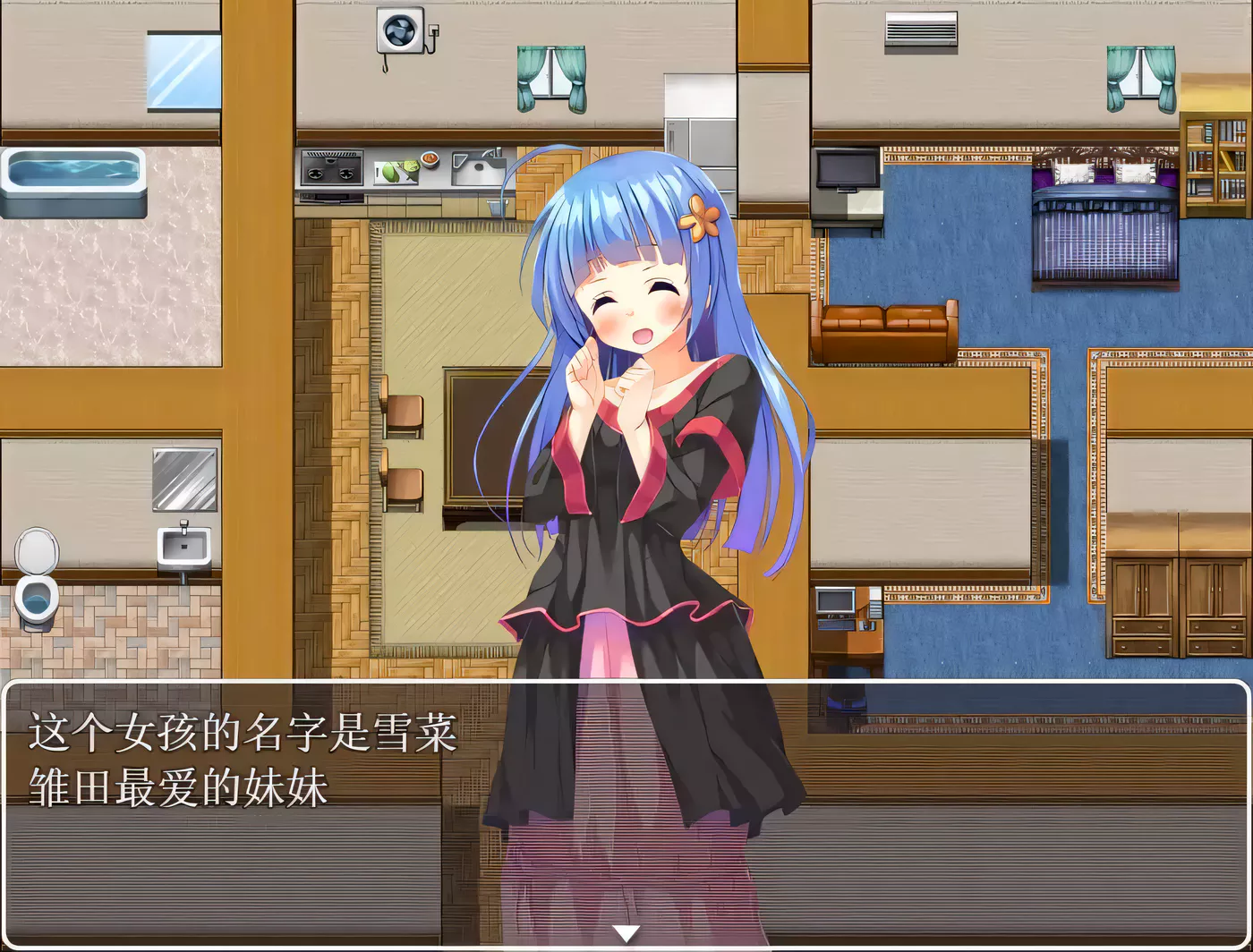
Task: Click the brown leather sofa
Action: click(886, 331)
